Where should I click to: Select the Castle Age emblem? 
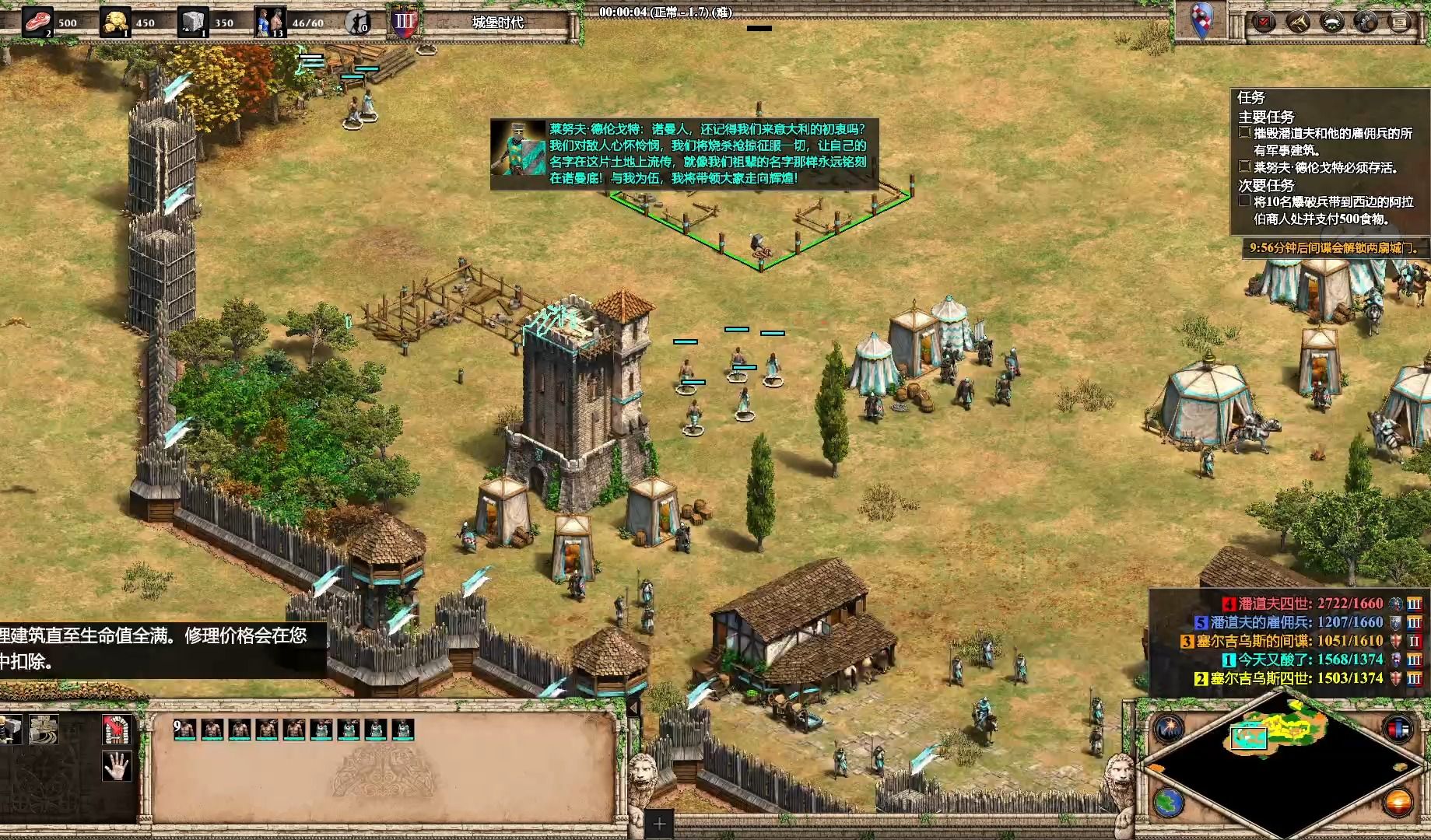coord(405,21)
